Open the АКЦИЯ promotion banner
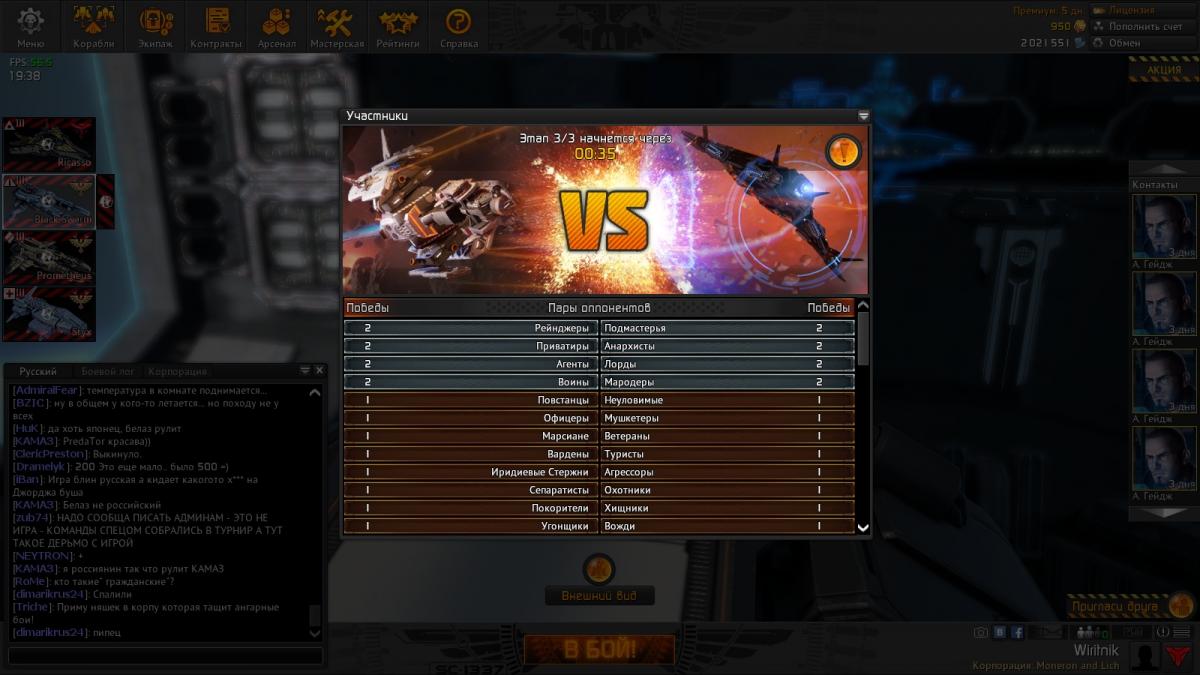 [x=1163, y=69]
